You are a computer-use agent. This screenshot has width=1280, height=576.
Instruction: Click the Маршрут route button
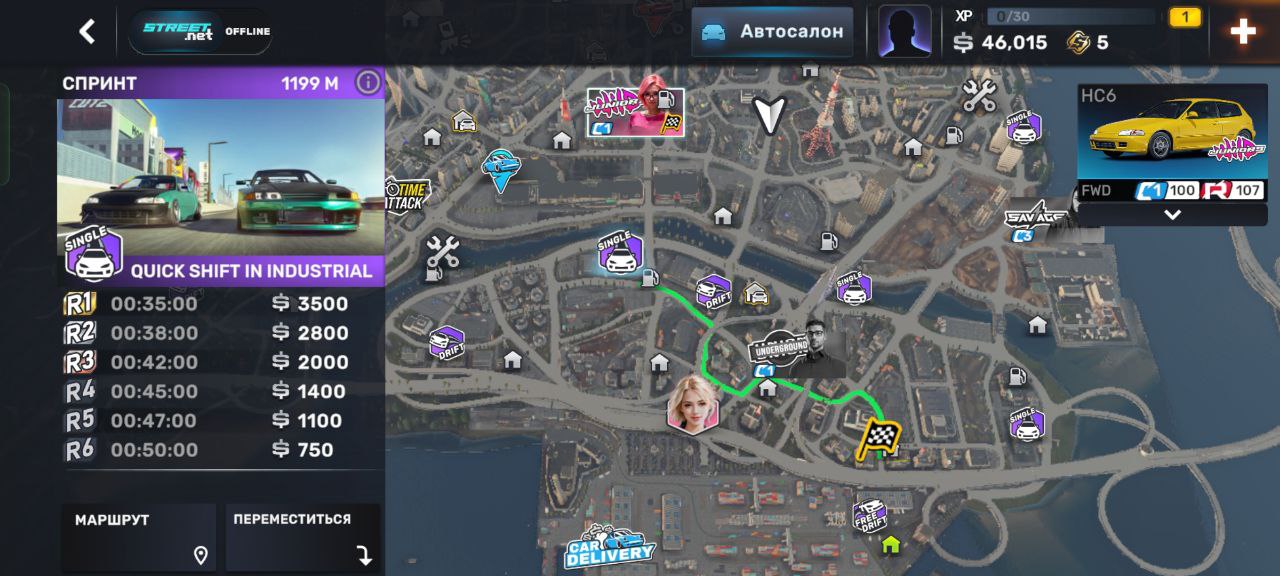(x=139, y=537)
